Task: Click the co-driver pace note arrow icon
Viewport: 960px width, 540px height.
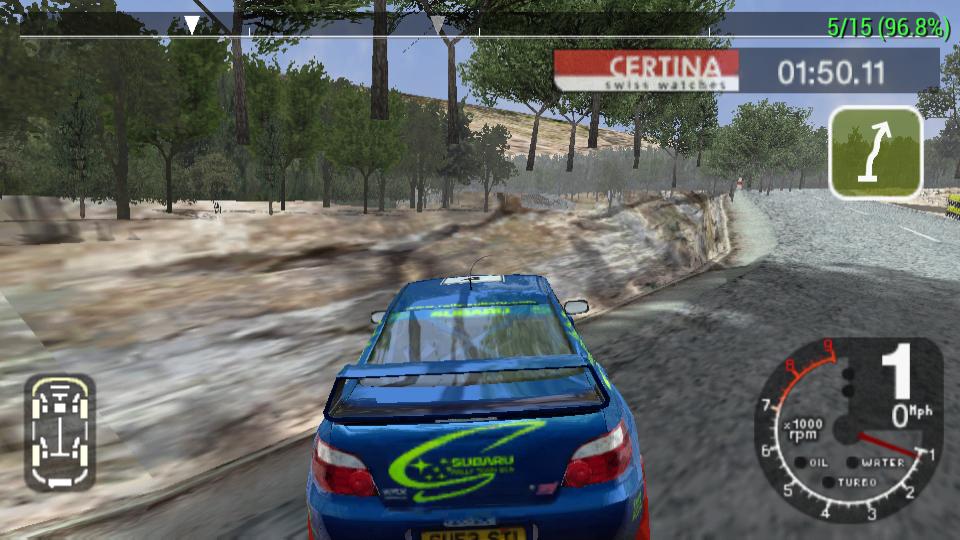Action: click(x=875, y=152)
